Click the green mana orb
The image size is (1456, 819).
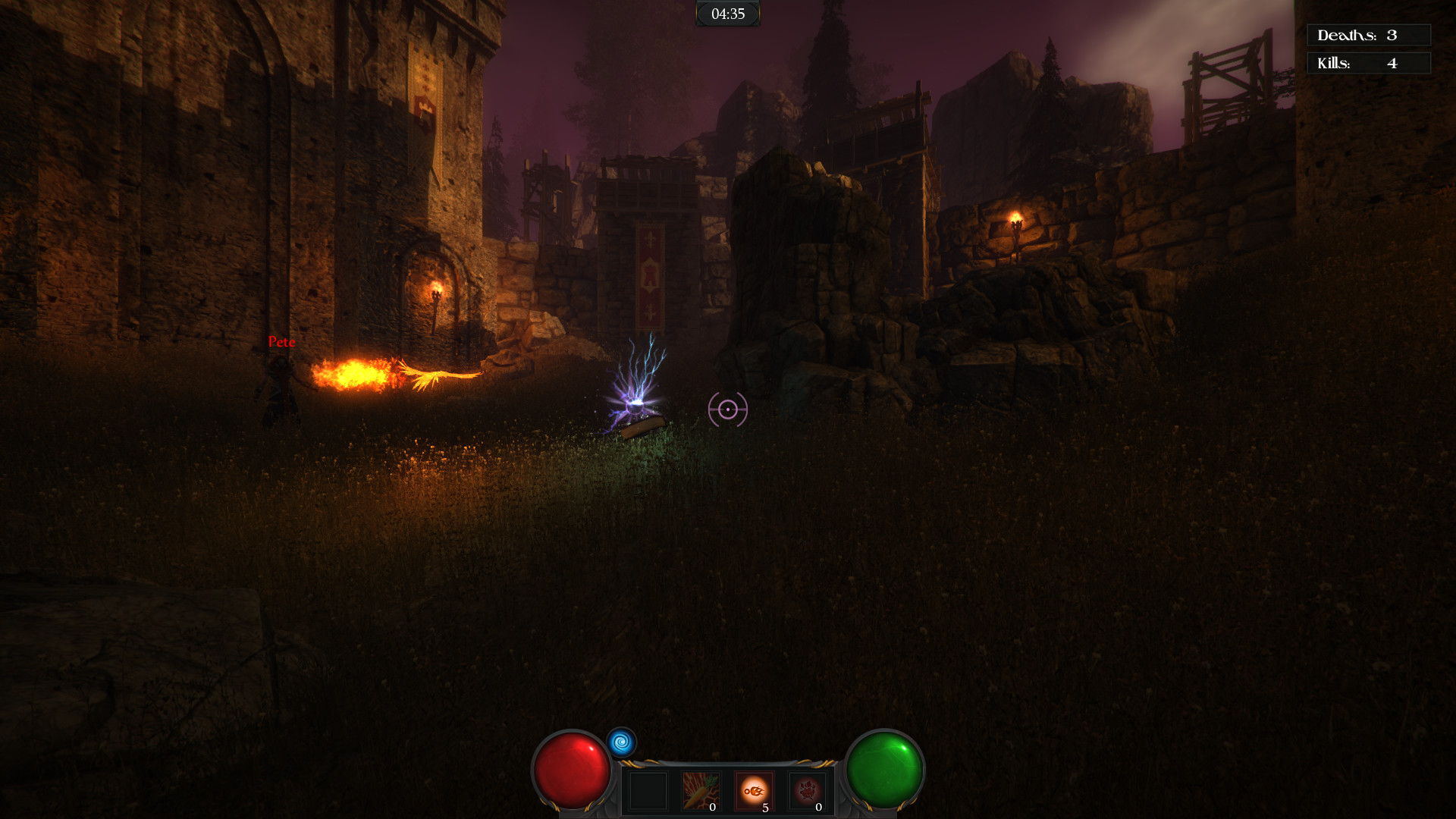click(x=884, y=768)
